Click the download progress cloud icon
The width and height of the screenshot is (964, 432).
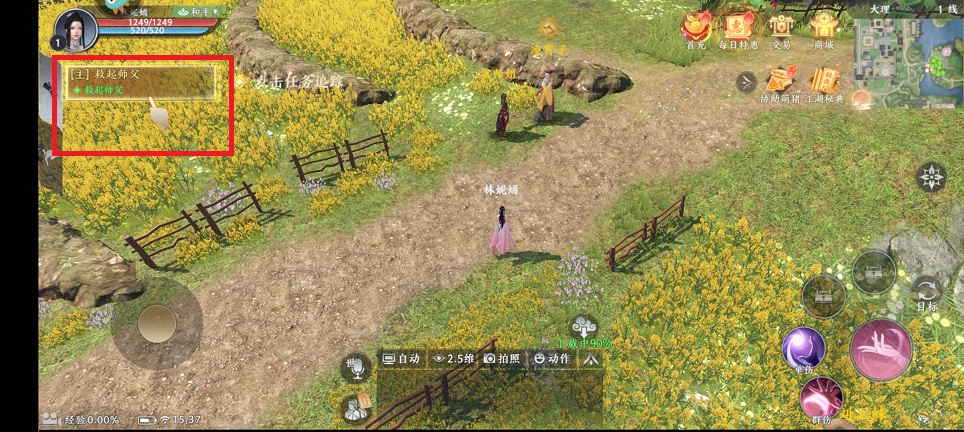(x=583, y=326)
